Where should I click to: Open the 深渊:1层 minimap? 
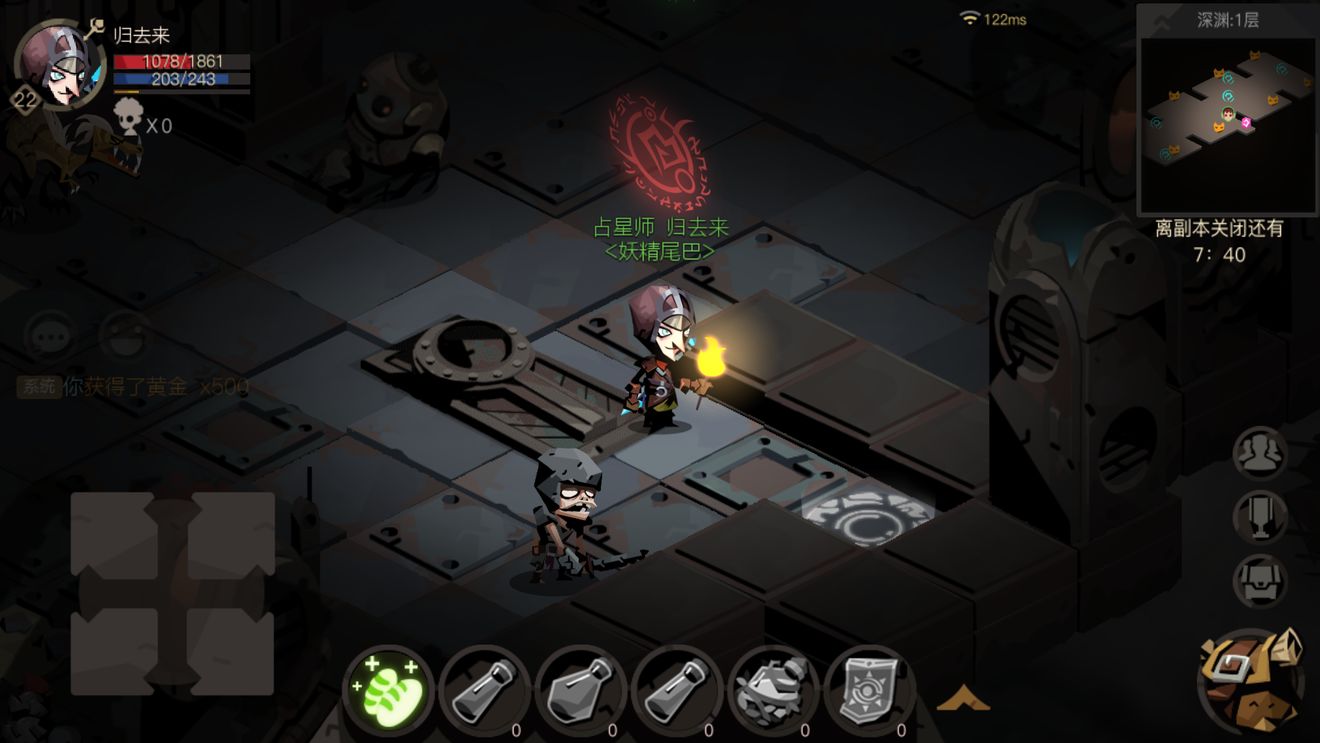[x=1227, y=110]
